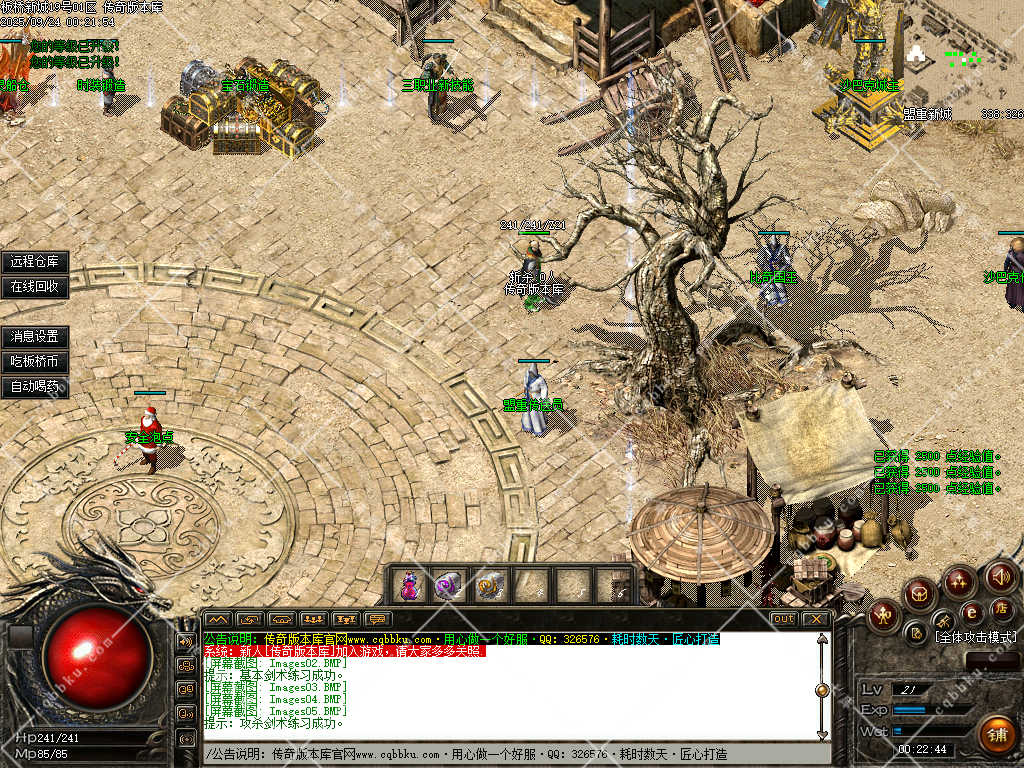Click the round 'e' button
Viewport: 1024px width, 768px height.
pyautogui.click(x=971, y=612)
